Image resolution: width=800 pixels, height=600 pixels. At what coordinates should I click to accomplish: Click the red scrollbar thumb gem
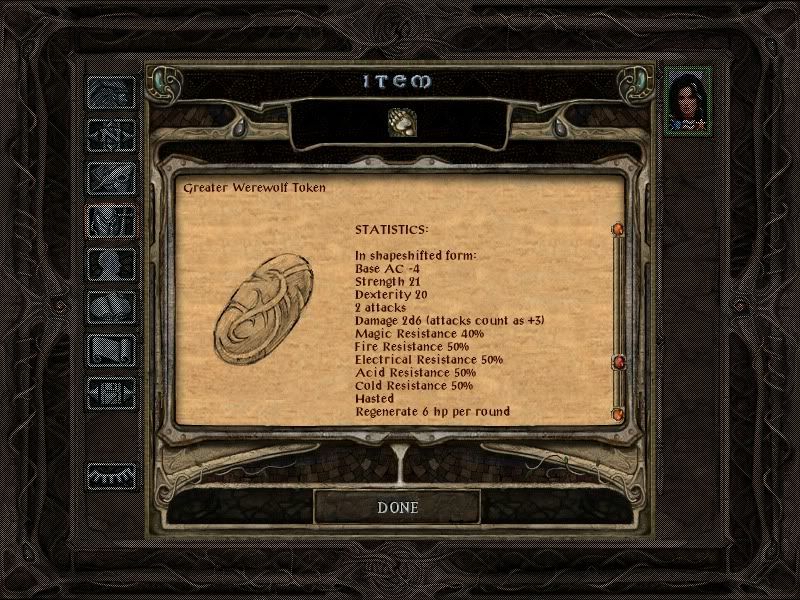[617, 361]
